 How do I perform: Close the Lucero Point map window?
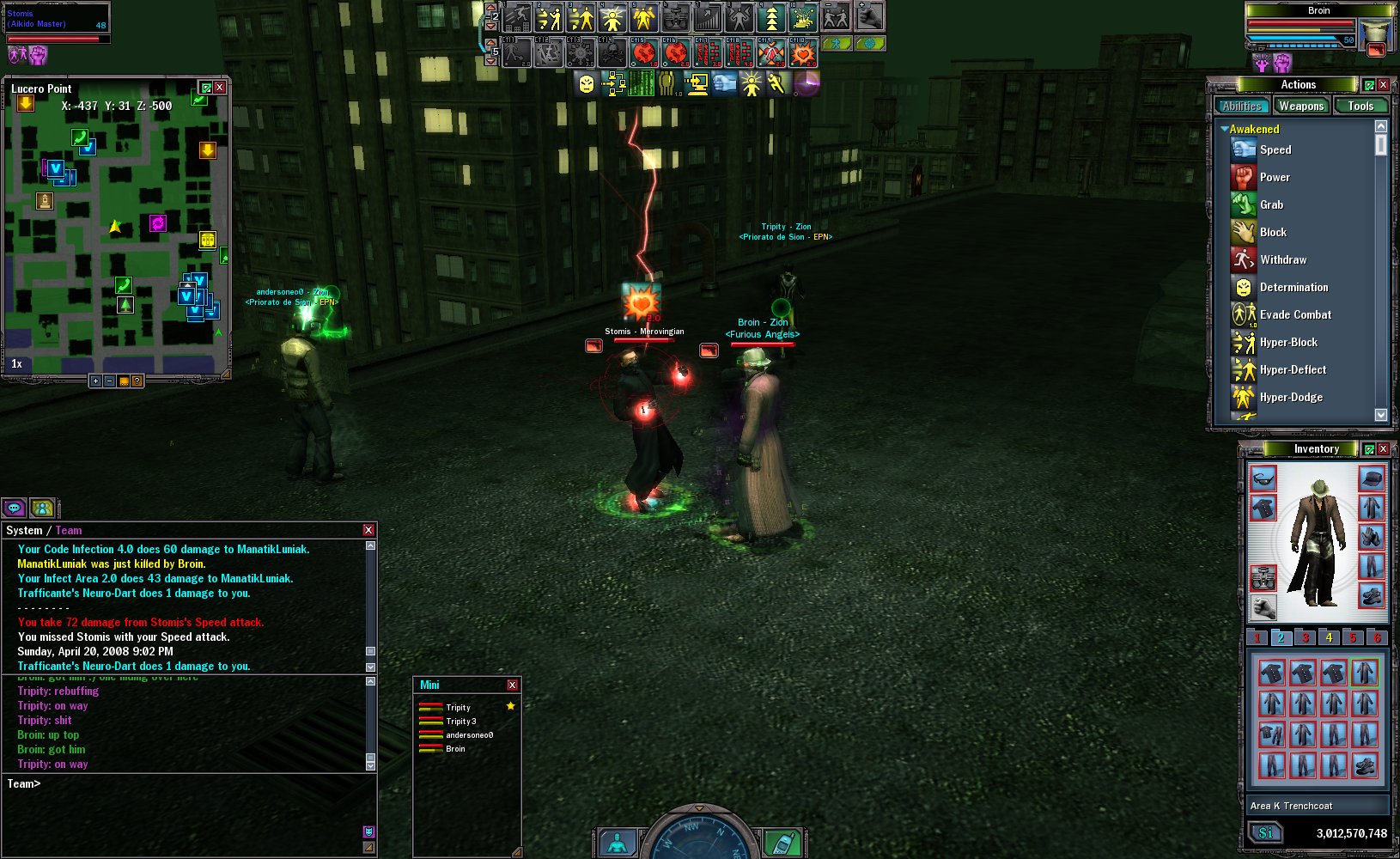[220, 88]
